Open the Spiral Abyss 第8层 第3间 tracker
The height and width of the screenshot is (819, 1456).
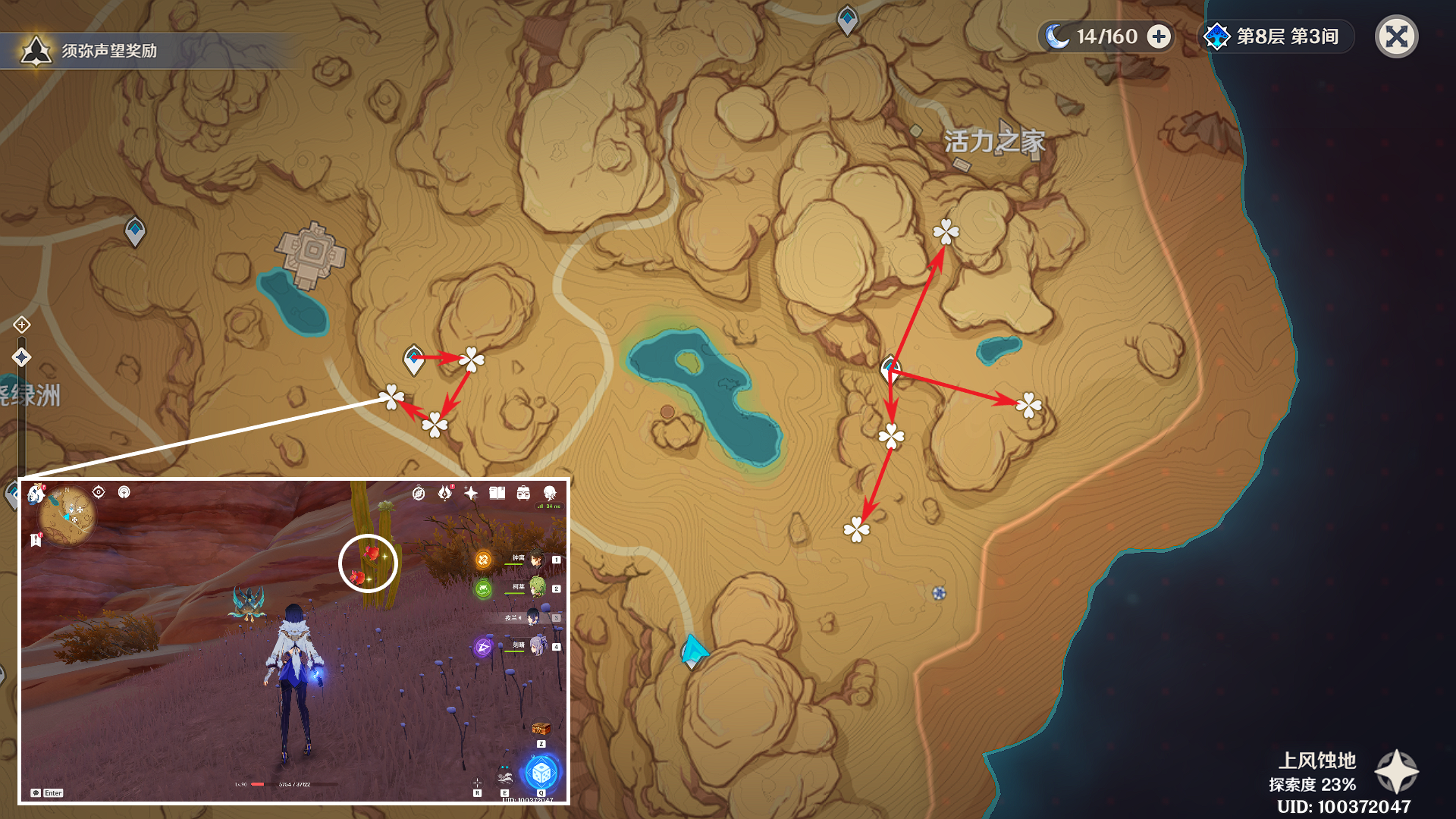[1274, 36]
